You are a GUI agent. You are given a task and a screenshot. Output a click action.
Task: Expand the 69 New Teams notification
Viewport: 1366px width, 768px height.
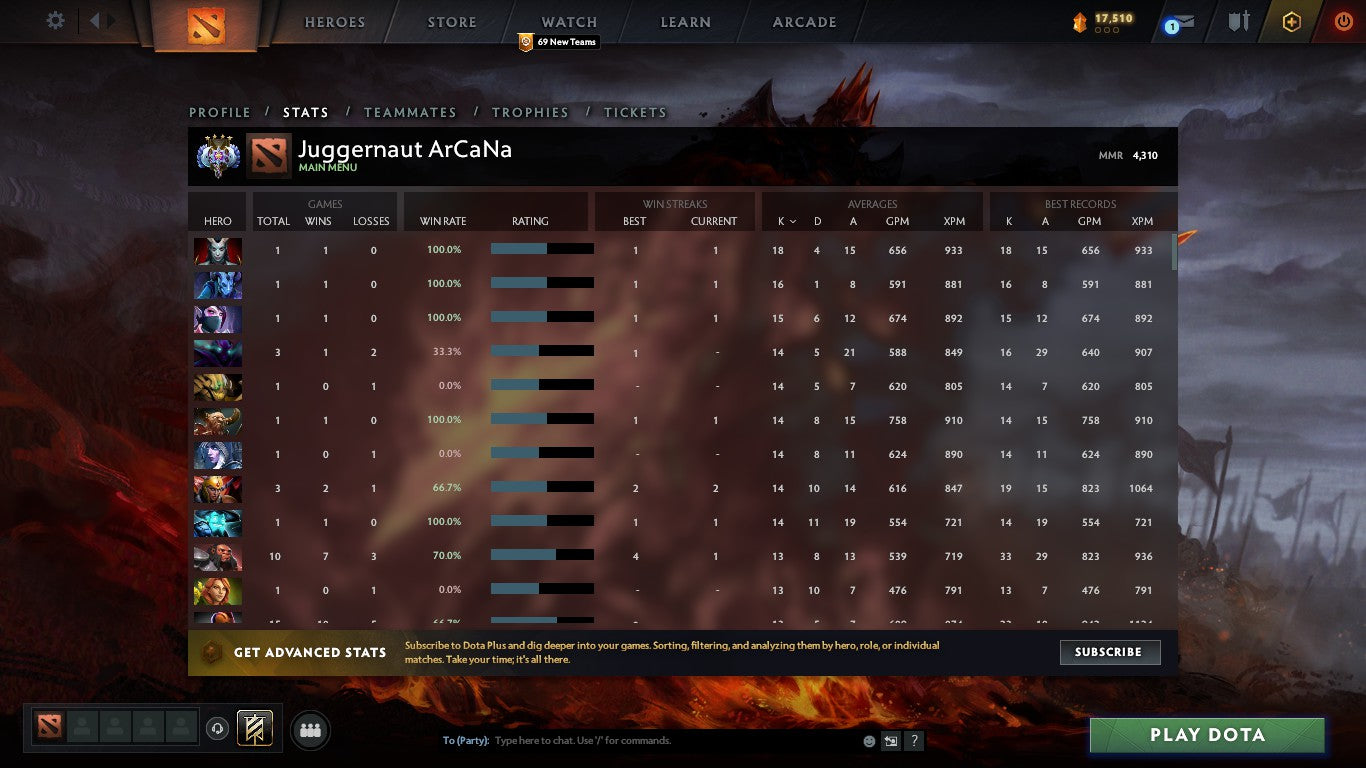pyautogui.click(x=559, y=42)
